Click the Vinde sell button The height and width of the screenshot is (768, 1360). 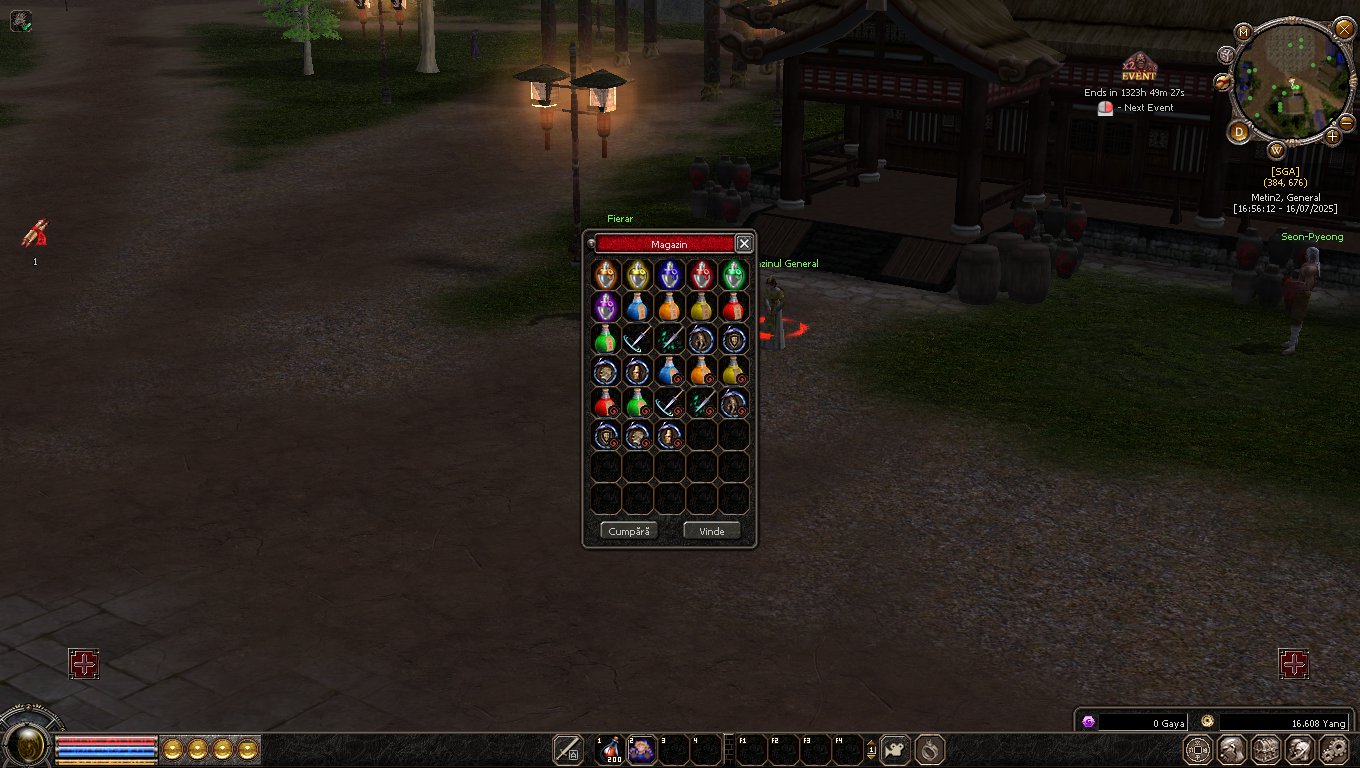pos(711,531)
